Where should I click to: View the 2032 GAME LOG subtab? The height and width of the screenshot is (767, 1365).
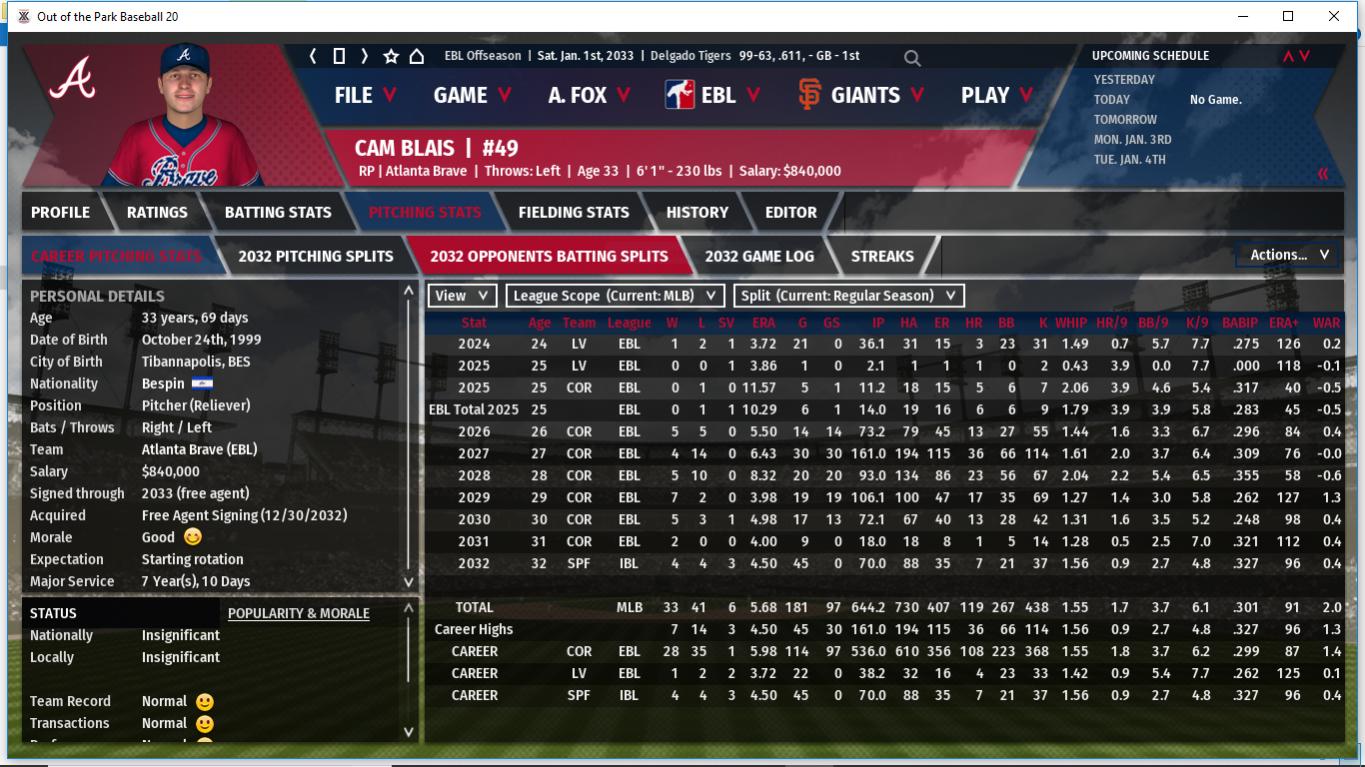759,256
